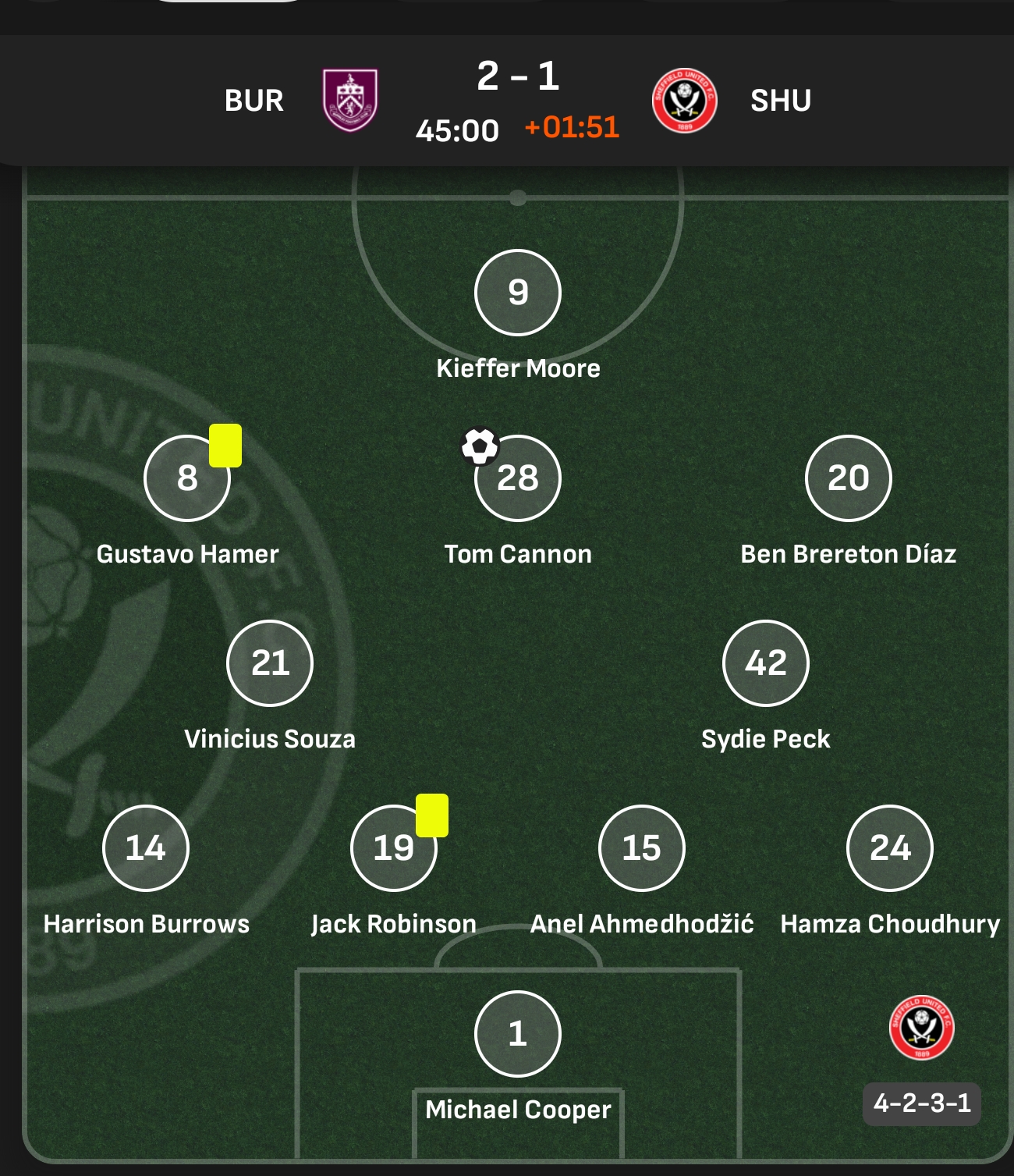Choose Vinicius Souza number 21
The width and height of the screenshot is (1014, 1176).
pyautogui.click(x=270, y=663)
